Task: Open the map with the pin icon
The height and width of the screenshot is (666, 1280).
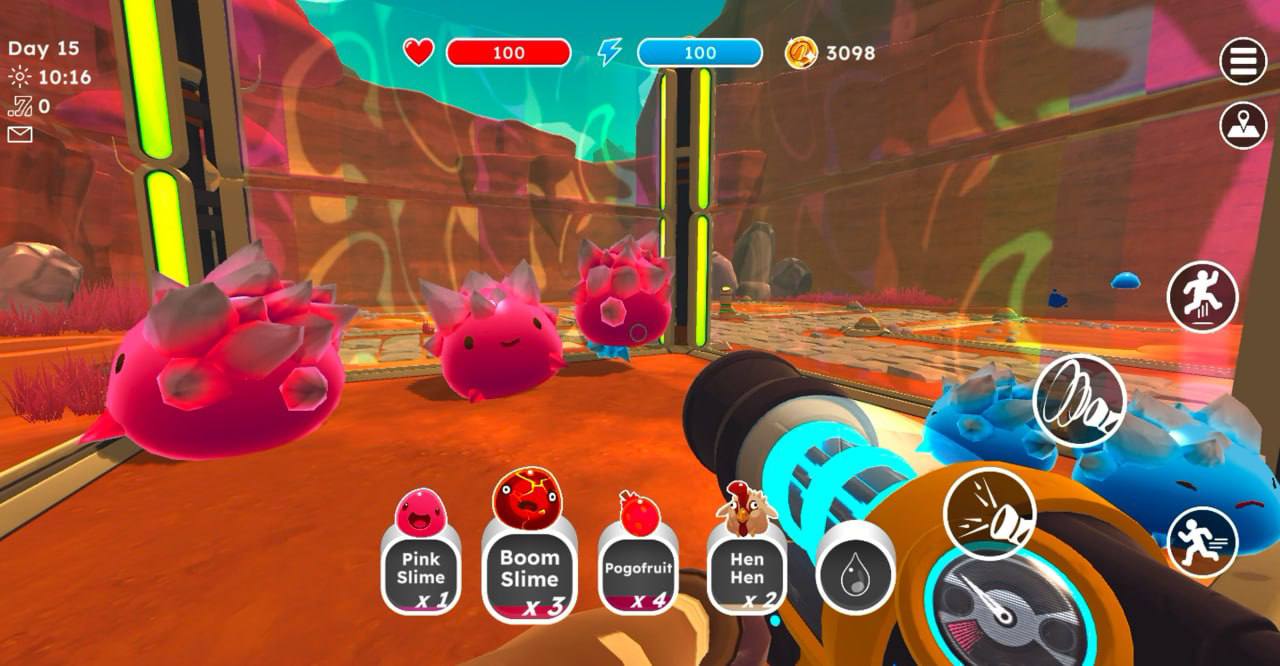Action: [x=1243, y=126]
